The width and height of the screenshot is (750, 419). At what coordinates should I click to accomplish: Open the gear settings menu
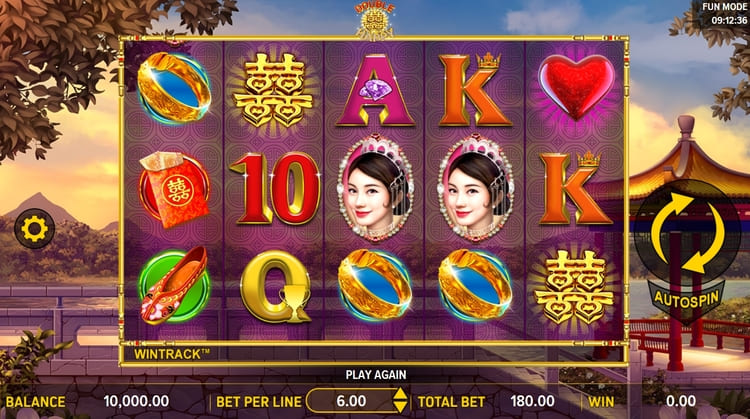[34, 230]
